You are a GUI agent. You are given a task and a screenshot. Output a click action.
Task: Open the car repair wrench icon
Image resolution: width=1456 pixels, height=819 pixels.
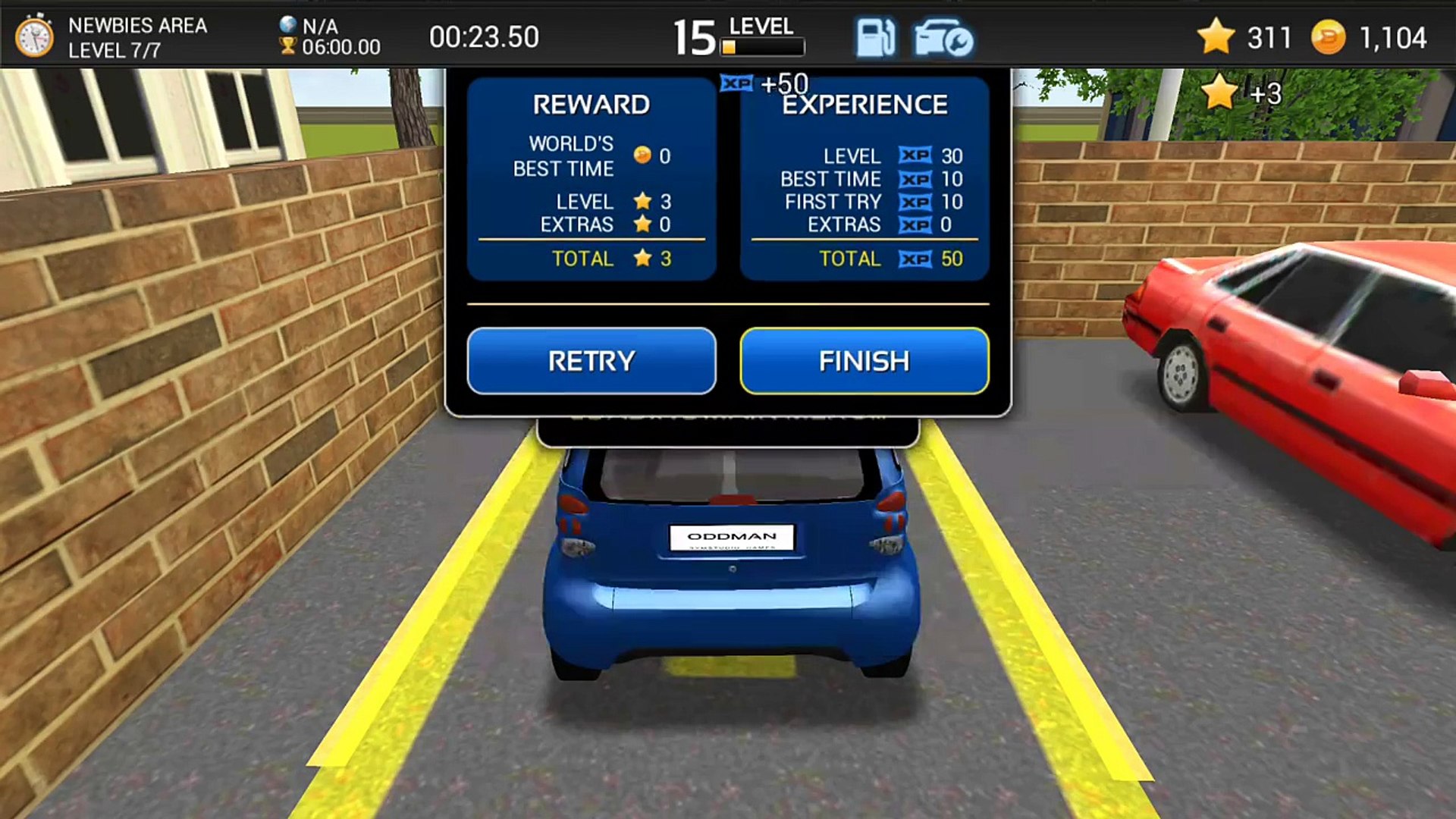(943, 38)
